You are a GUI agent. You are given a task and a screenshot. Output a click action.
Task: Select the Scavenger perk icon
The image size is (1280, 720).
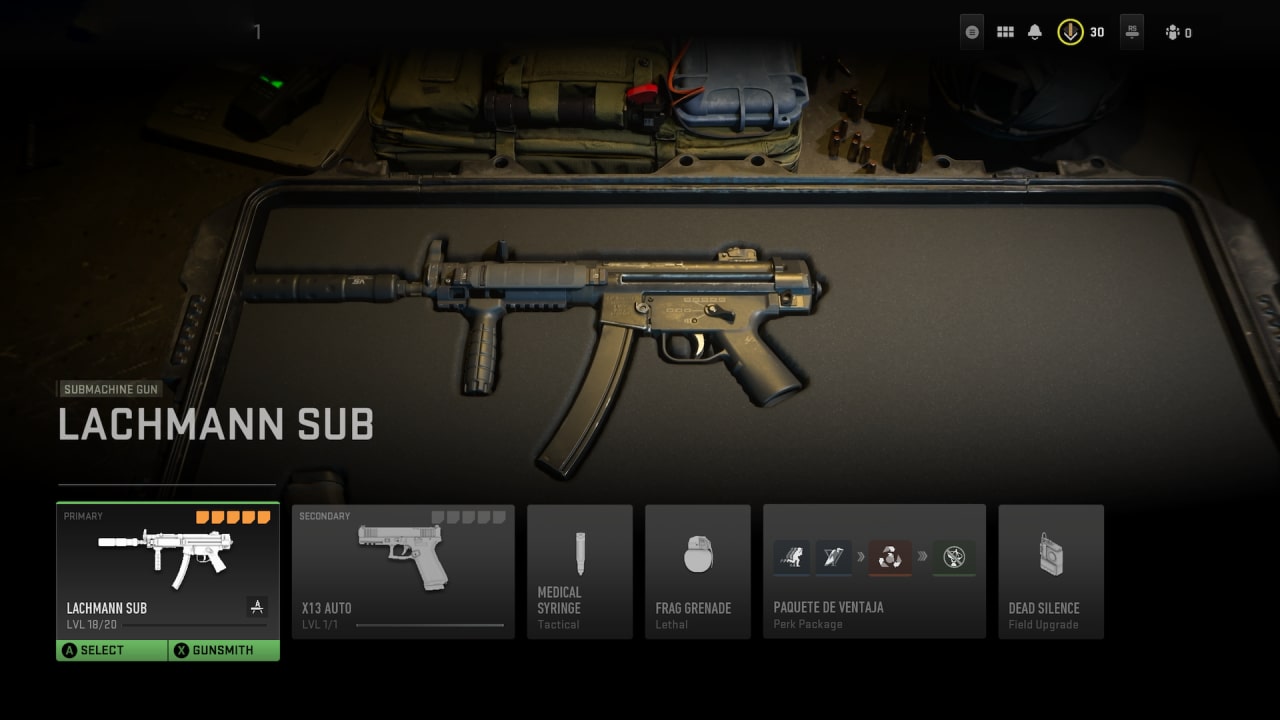click(833, 557)
